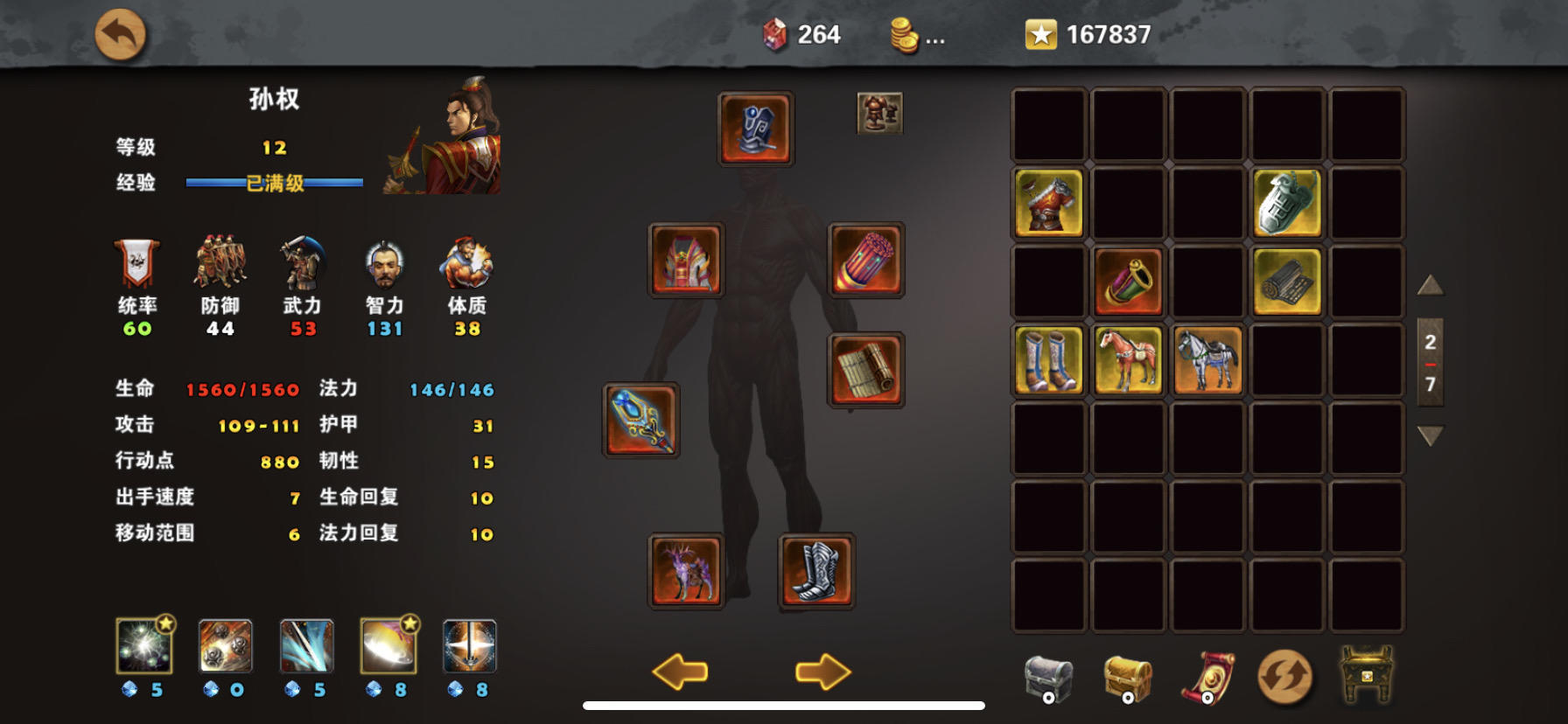The width and height of the screenshot is (1568, 724).
Task: Tap the circular refresh arrows icon
Action: (1285, 676)
